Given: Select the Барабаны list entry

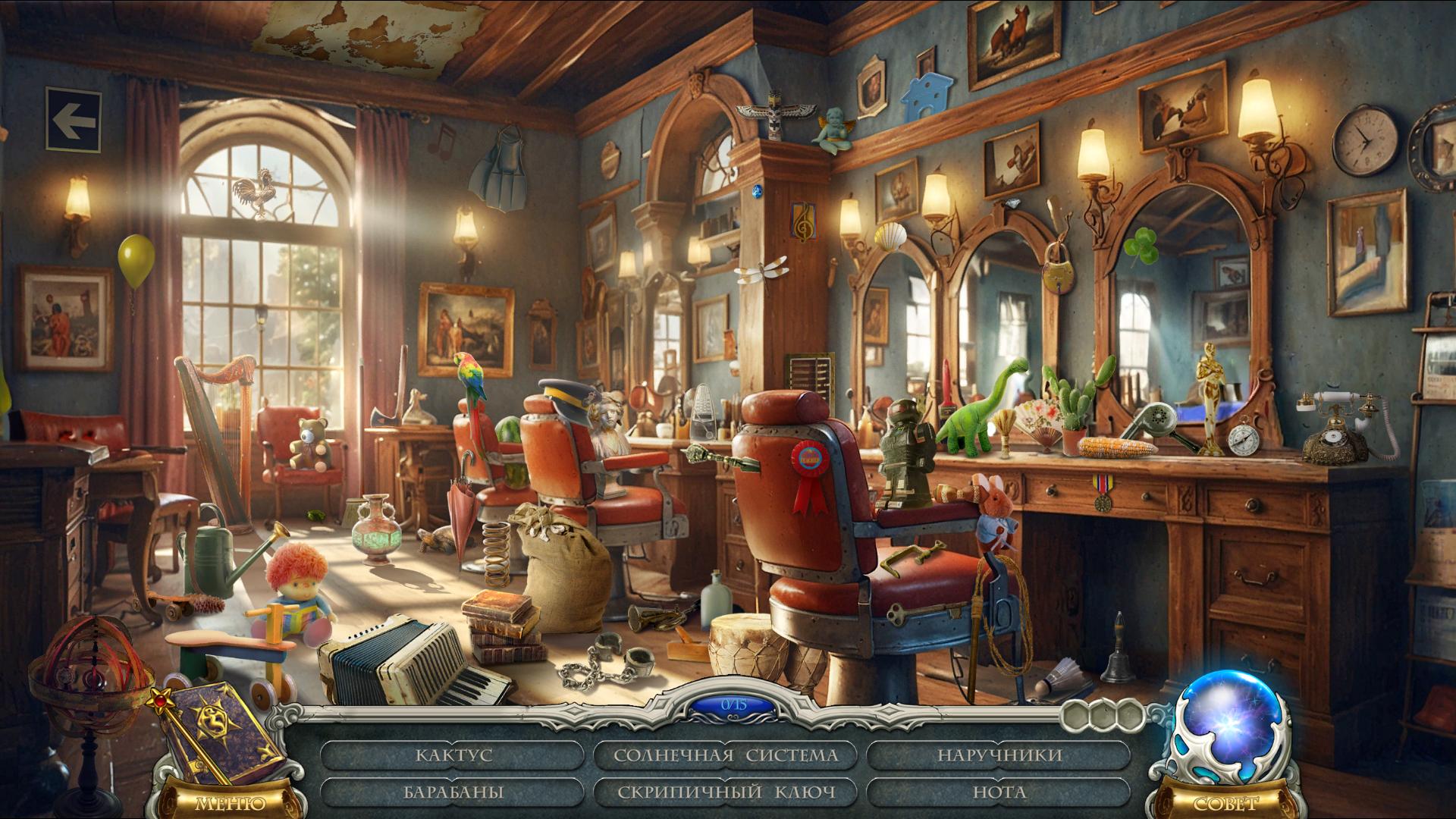Looking at the screenshot, I should [x=453, y=792].
